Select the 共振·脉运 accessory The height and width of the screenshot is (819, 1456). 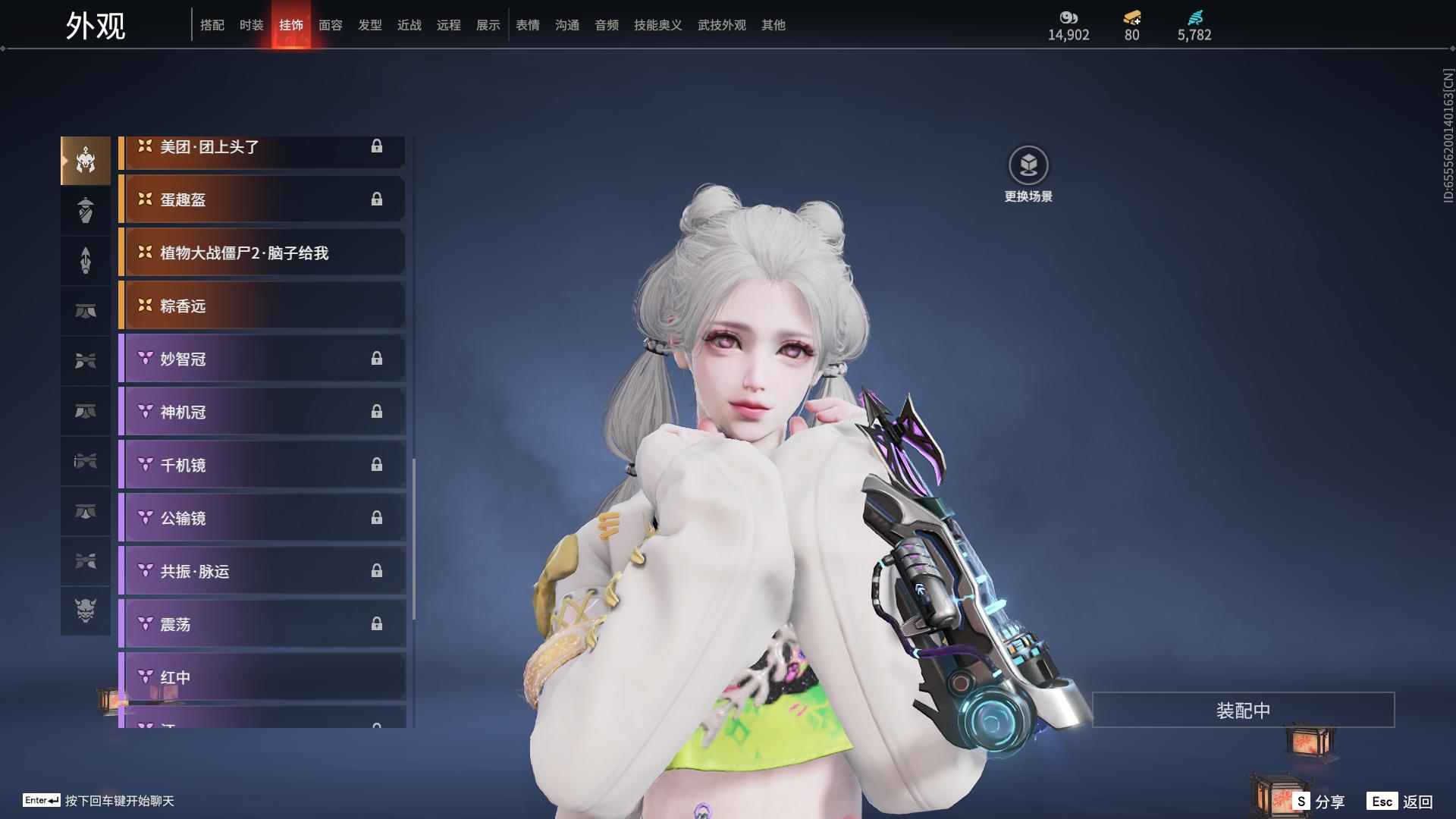262,571
